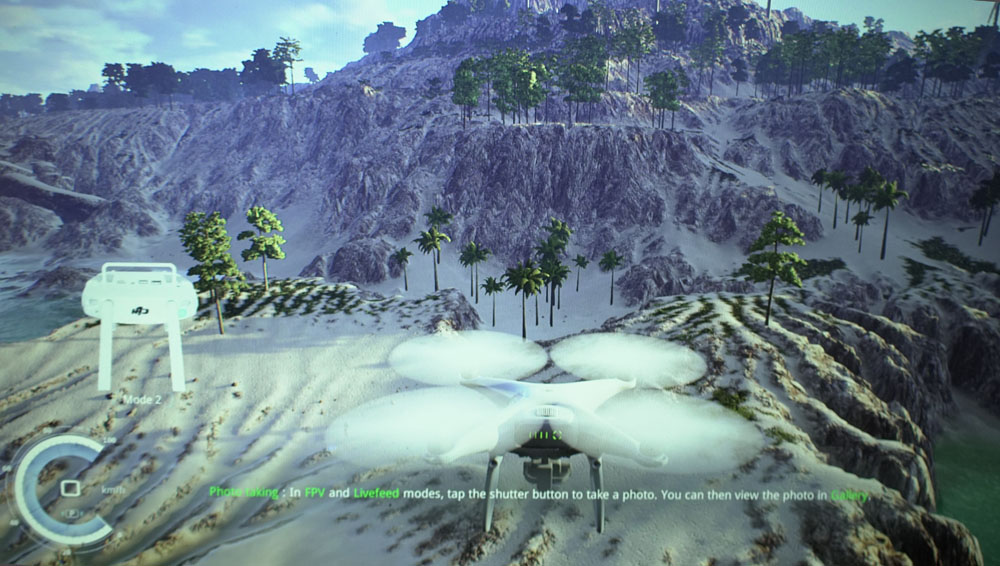Select the Mode 2 stick mode label

point(142,399)
